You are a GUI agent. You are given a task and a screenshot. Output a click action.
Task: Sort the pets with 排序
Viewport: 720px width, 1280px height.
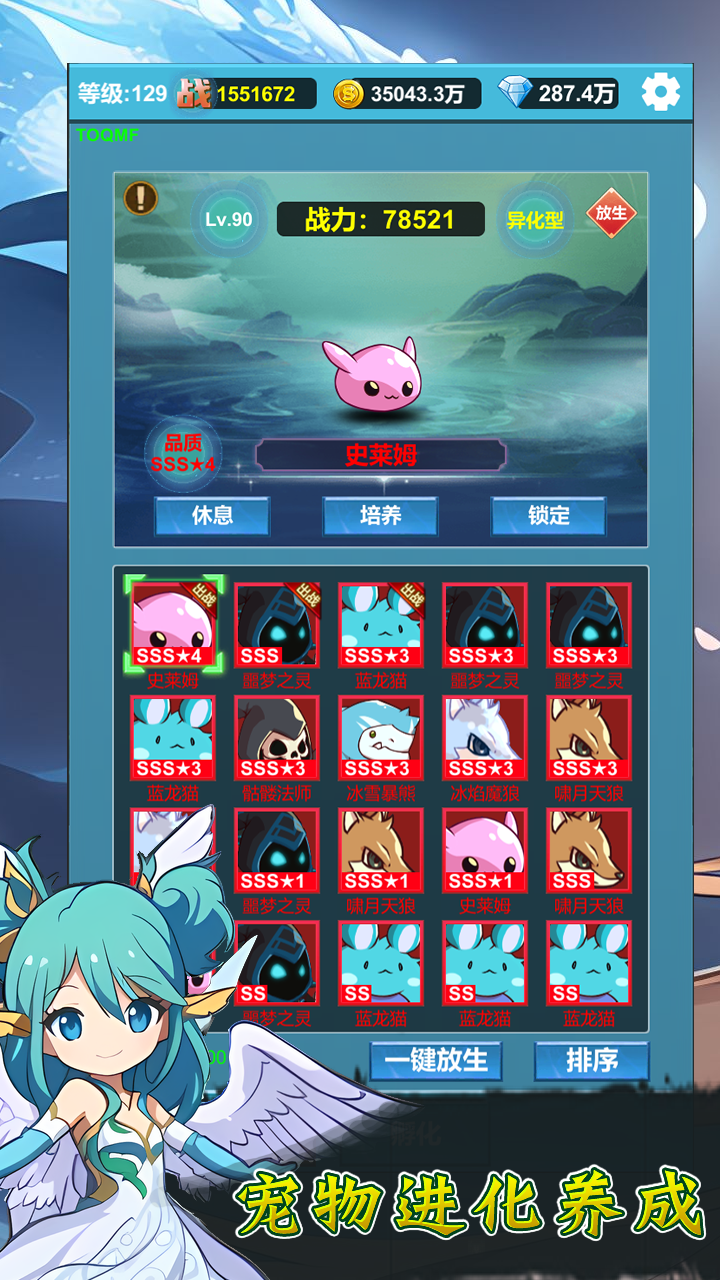pos(591,1060)
